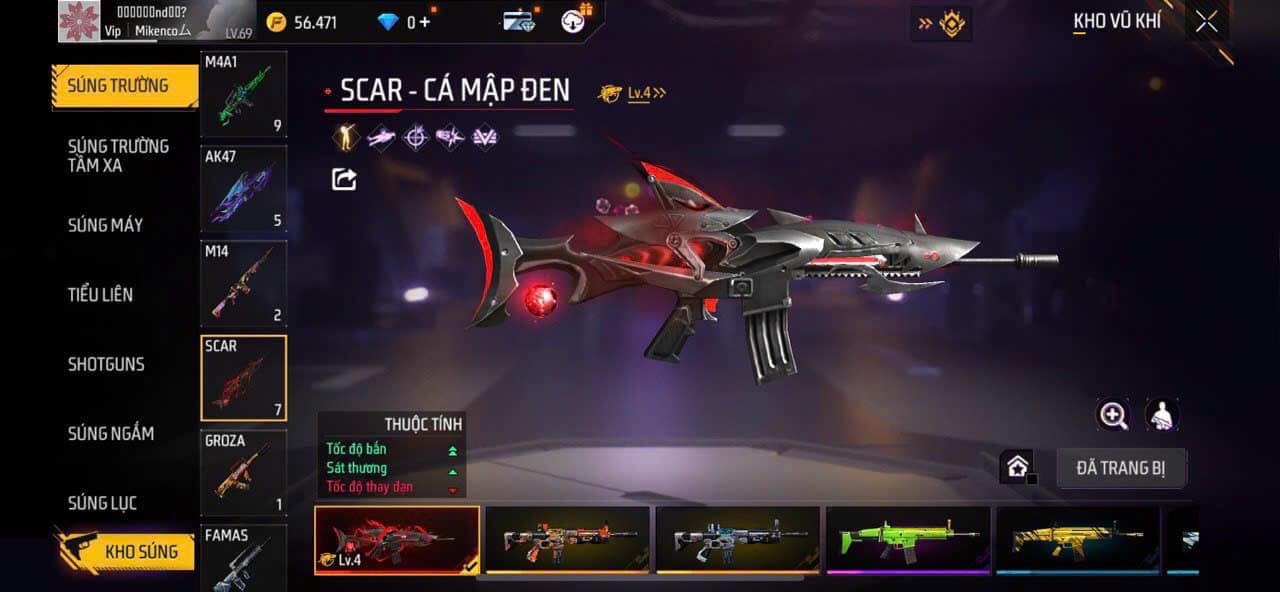Open the FAMAS weapon tile
Viewport: 1280px width, 592px height.
coord(243,558)
